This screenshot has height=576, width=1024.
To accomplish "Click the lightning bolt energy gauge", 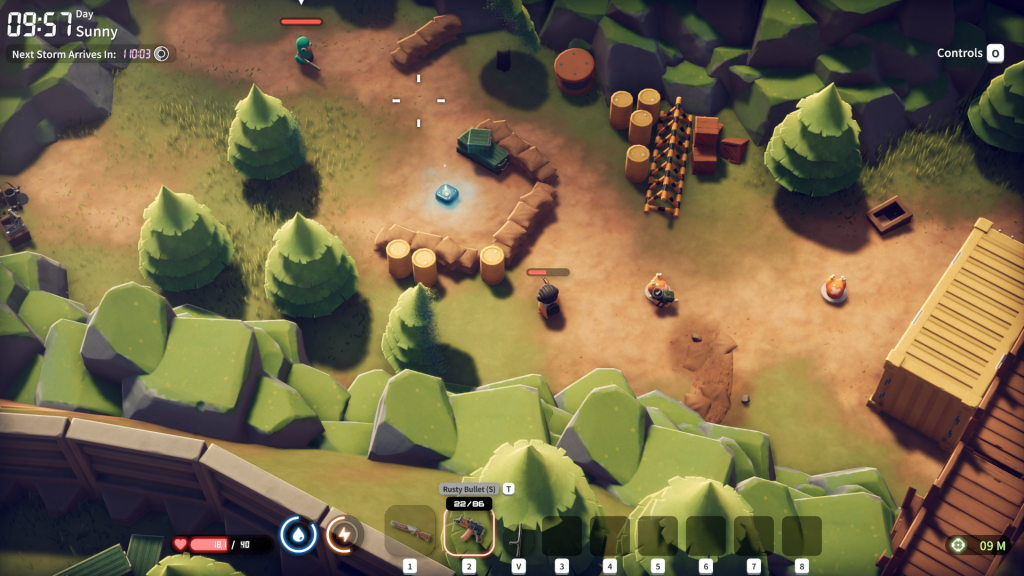I will (344, 534).
